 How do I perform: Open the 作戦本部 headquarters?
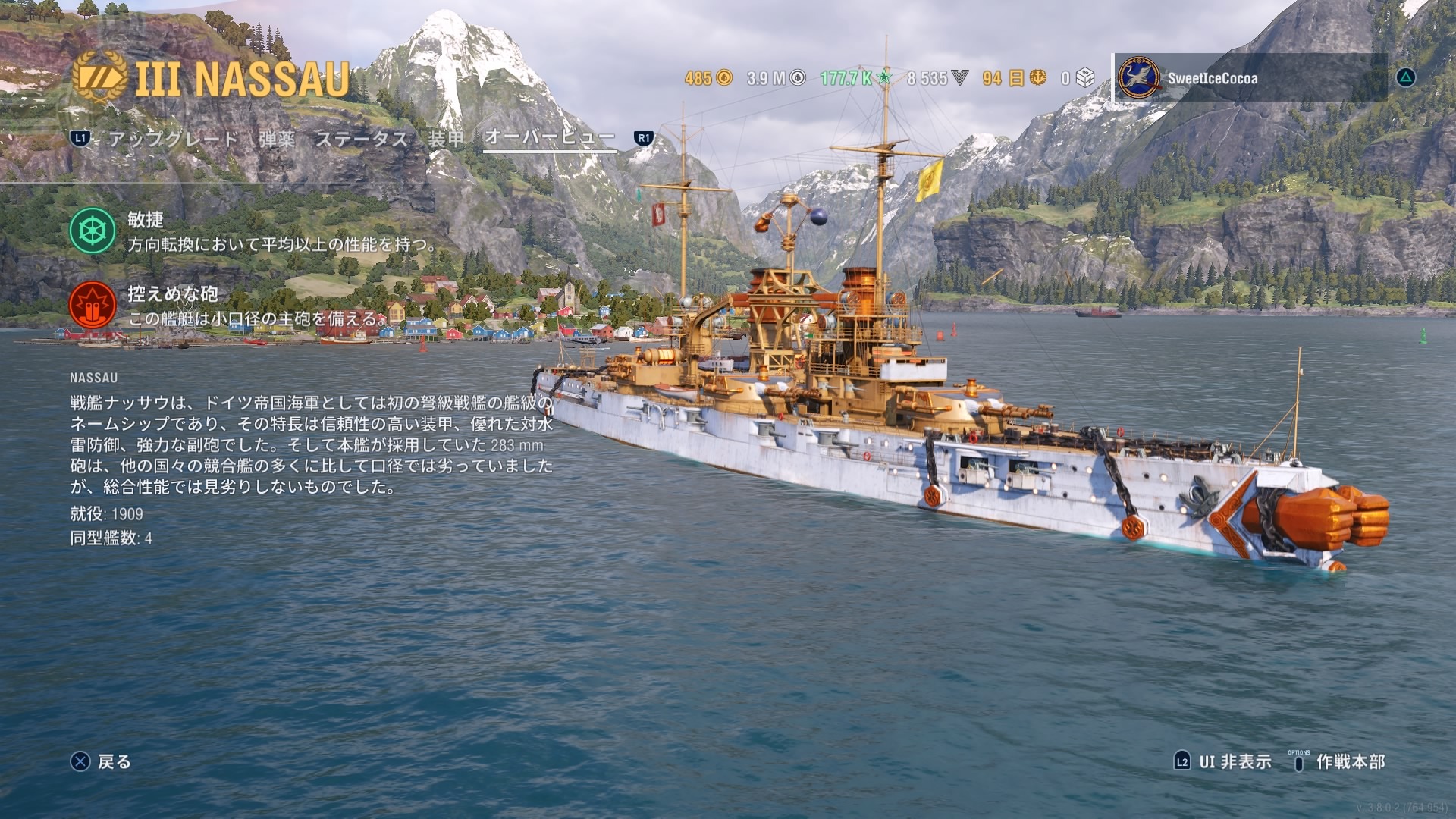pyautogui.click(x=1339, y=761)
